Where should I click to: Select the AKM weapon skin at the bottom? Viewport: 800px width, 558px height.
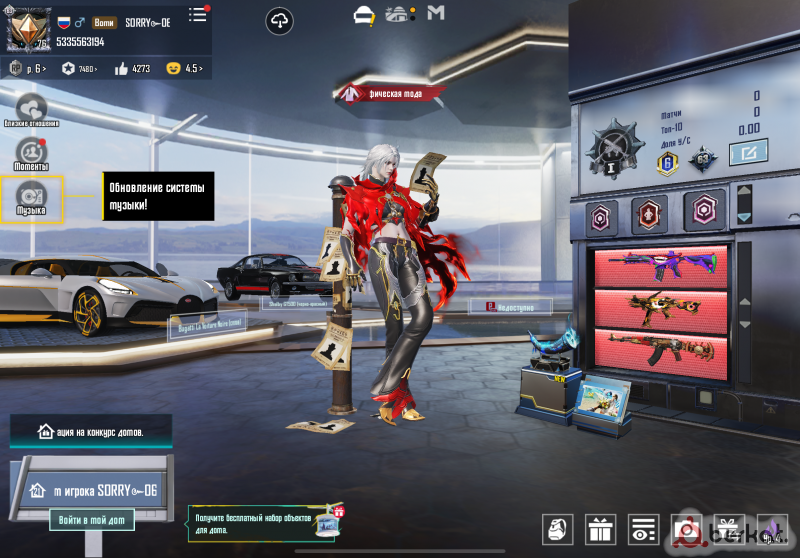[x=660, y=347]
